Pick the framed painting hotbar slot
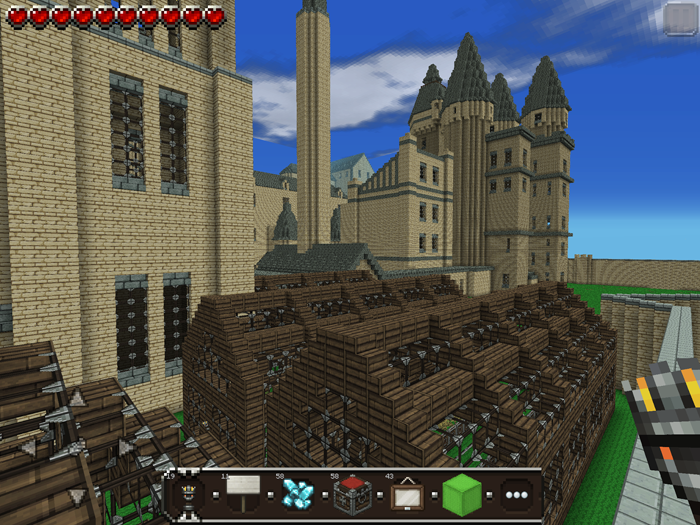The image size is (700, 525). (406, 494)
